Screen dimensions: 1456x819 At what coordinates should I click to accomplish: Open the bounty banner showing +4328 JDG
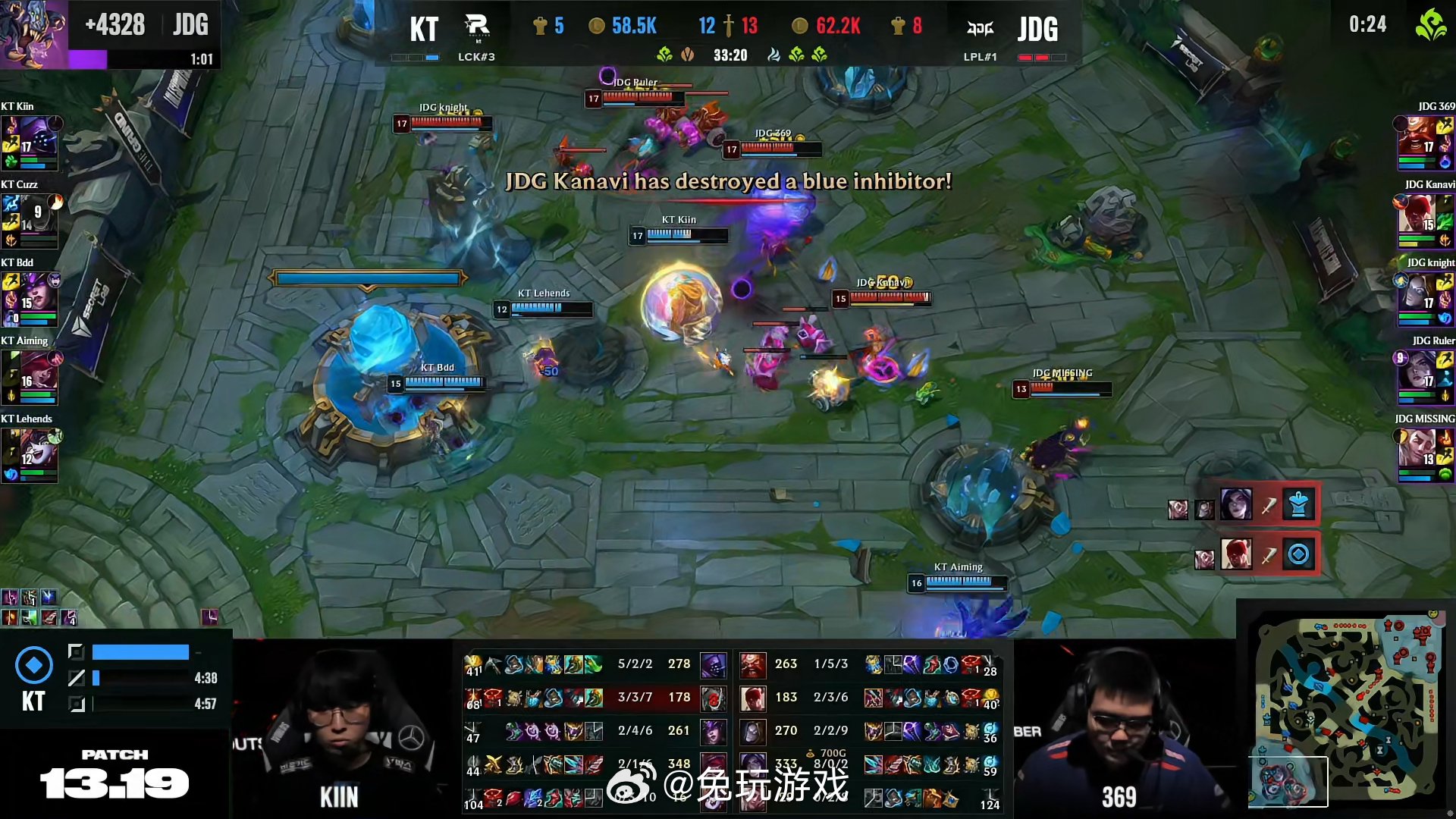(144, 24)
